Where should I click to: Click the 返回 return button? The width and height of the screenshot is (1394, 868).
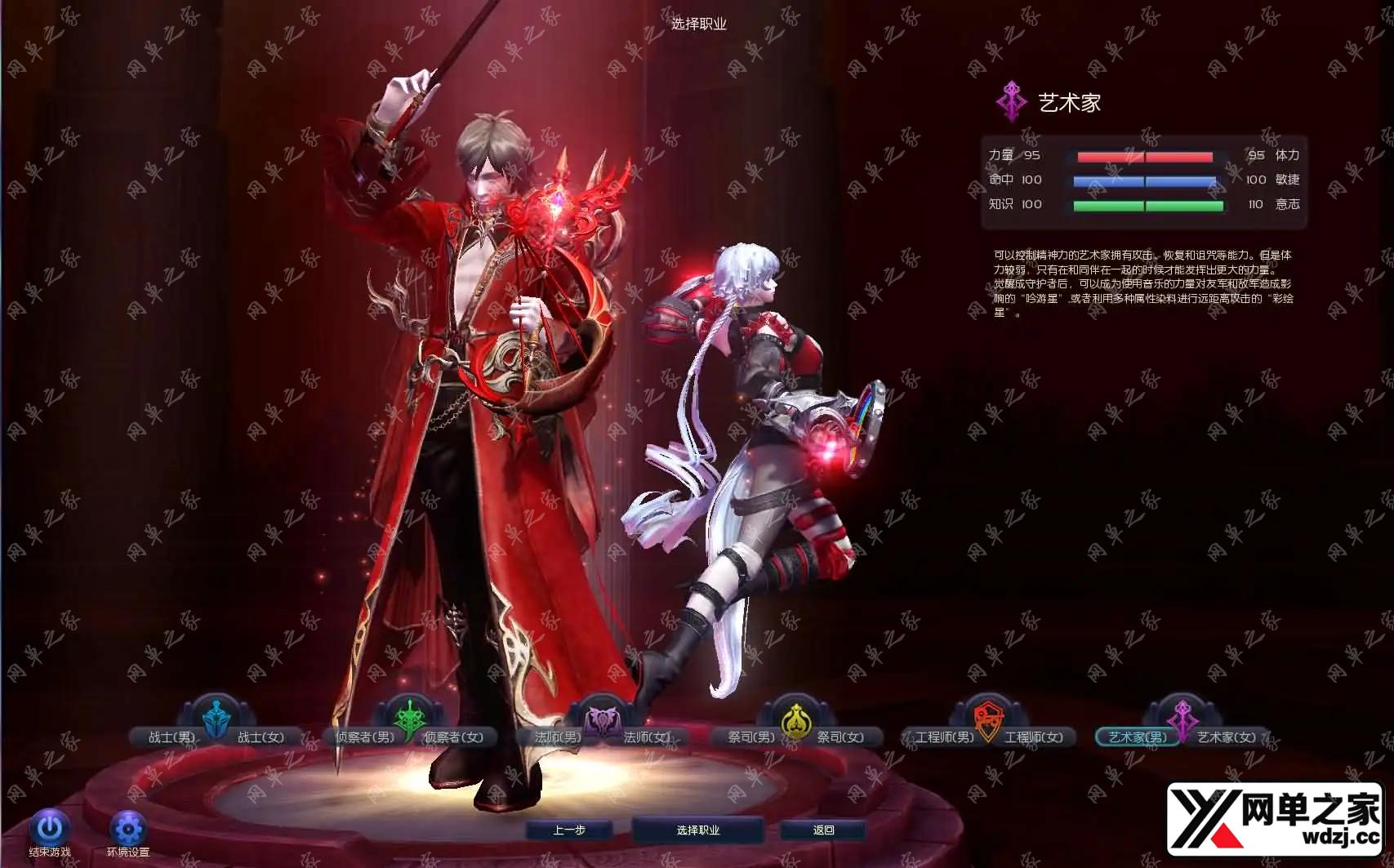tap(824, 830)
